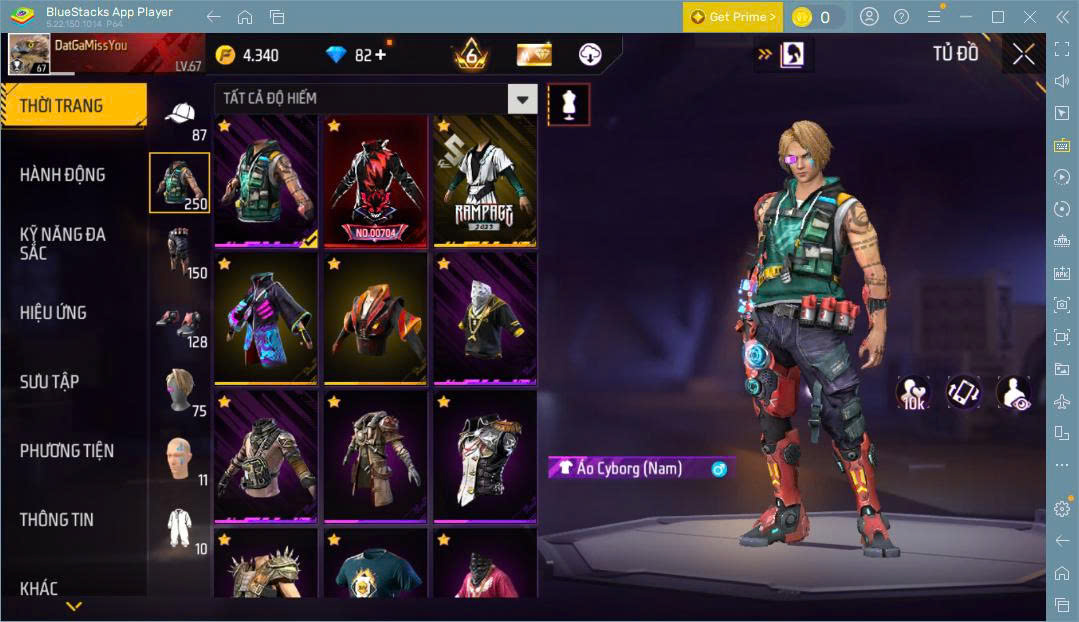Show the PHƯƠNG TIỆN category
This screenshot has width=1079, height=622.
pos(66,451)
